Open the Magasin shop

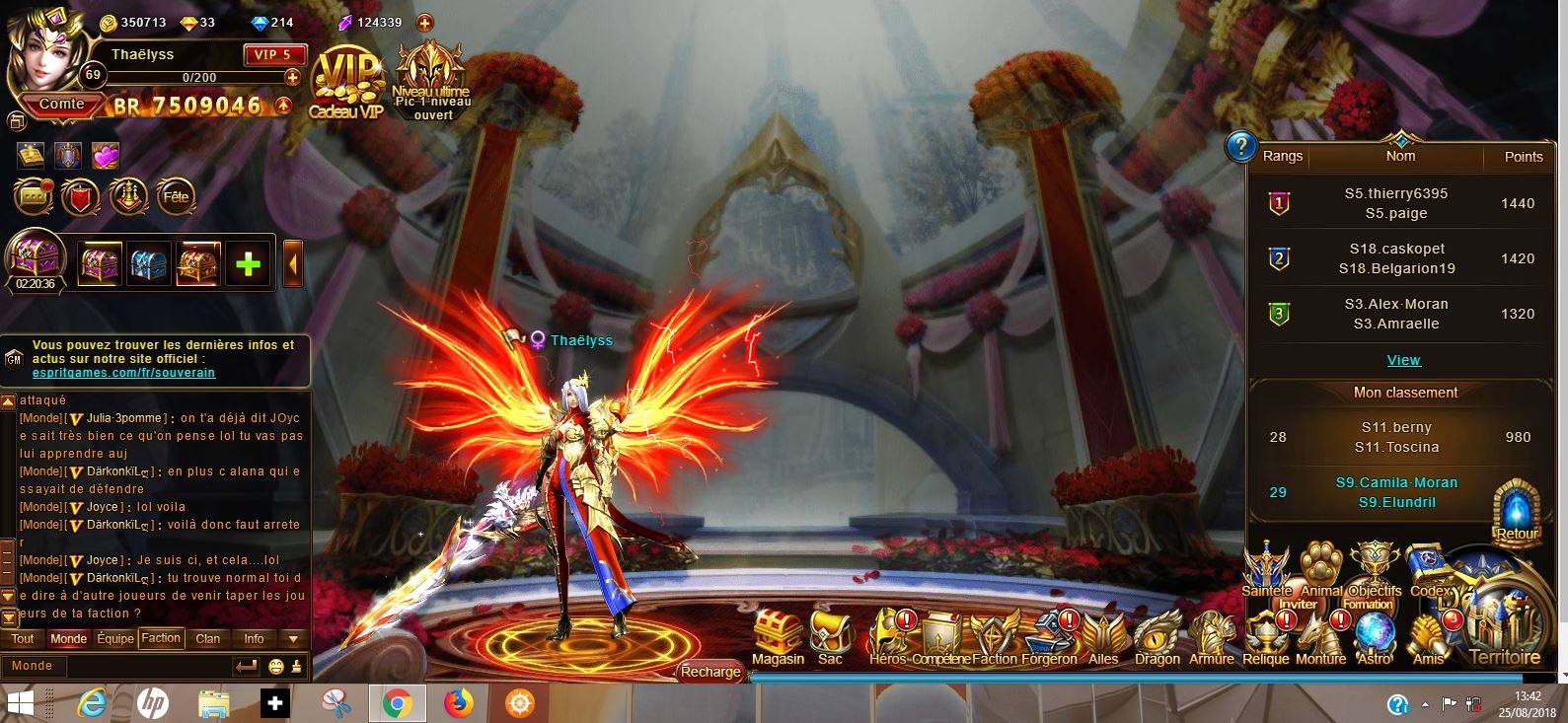[778, 636]
